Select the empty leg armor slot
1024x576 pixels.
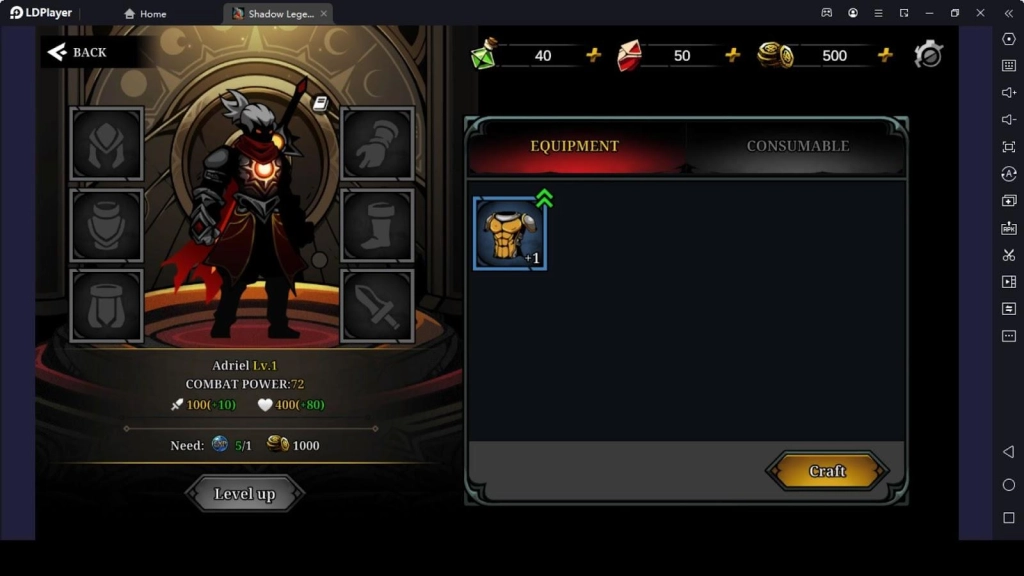tap(107, 305)
